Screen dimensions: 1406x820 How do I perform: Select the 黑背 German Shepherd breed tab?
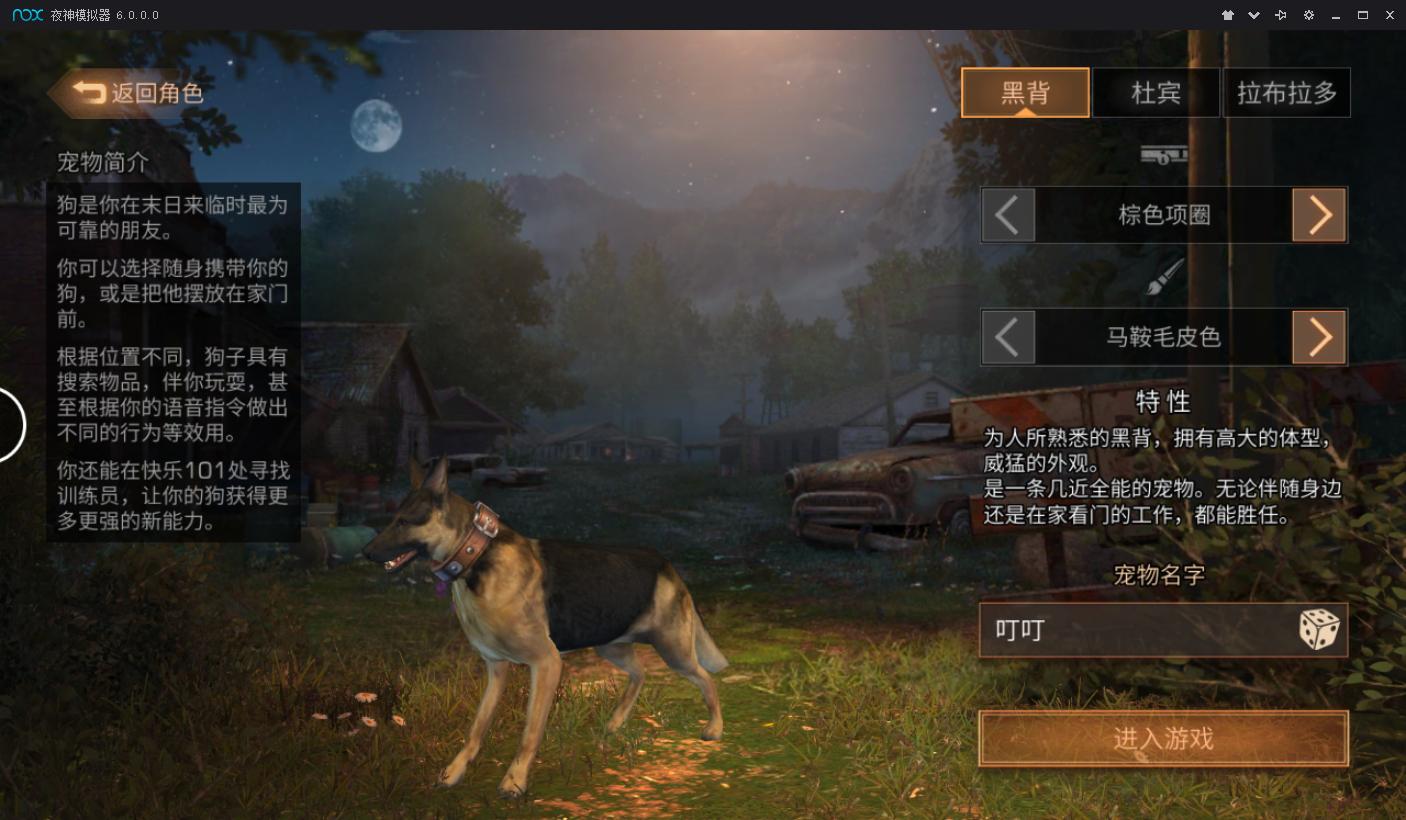pos(1025,92)
